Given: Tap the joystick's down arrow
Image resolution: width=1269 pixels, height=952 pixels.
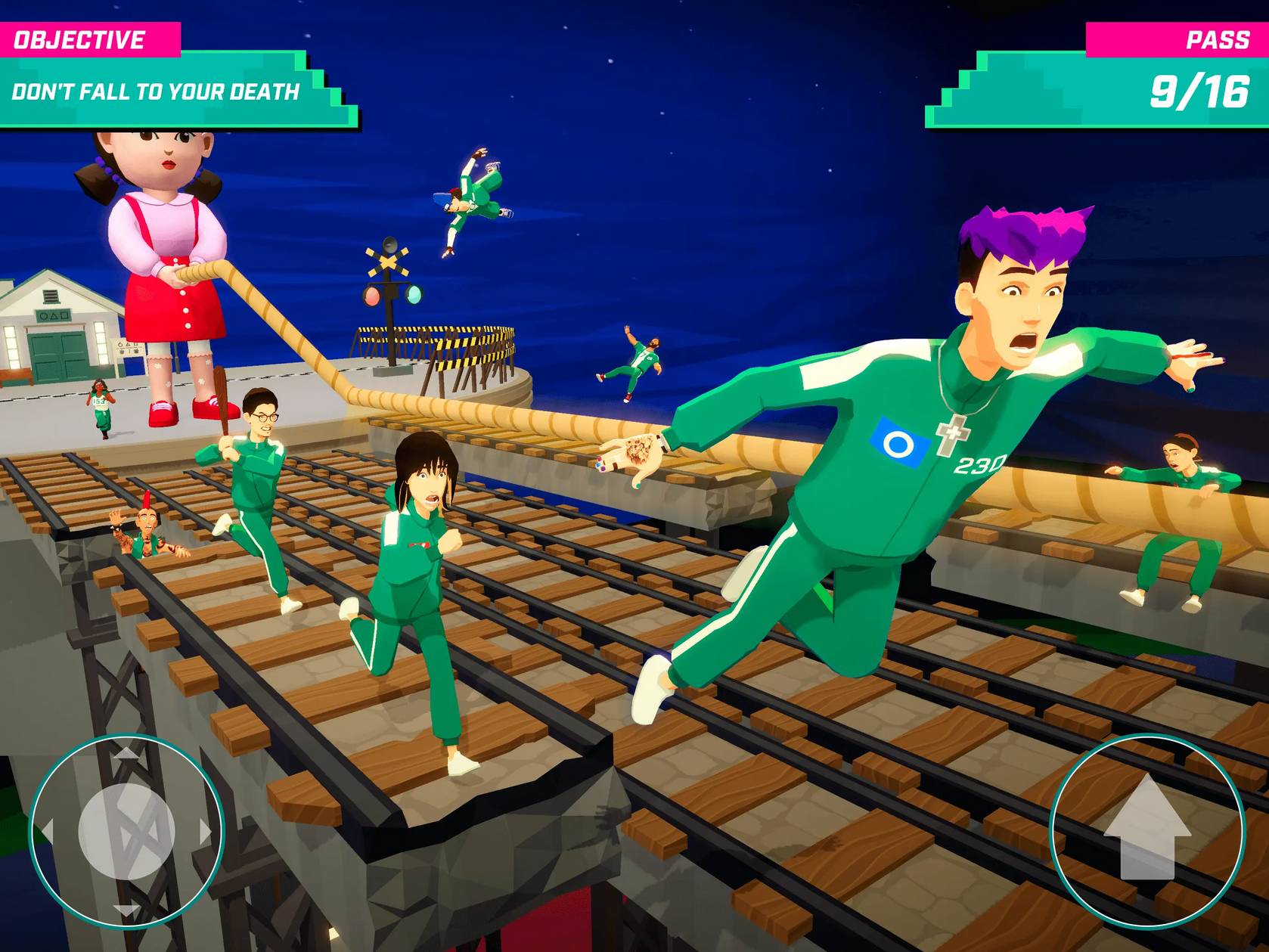Looking at the screenshot, I should pos(126,910).
